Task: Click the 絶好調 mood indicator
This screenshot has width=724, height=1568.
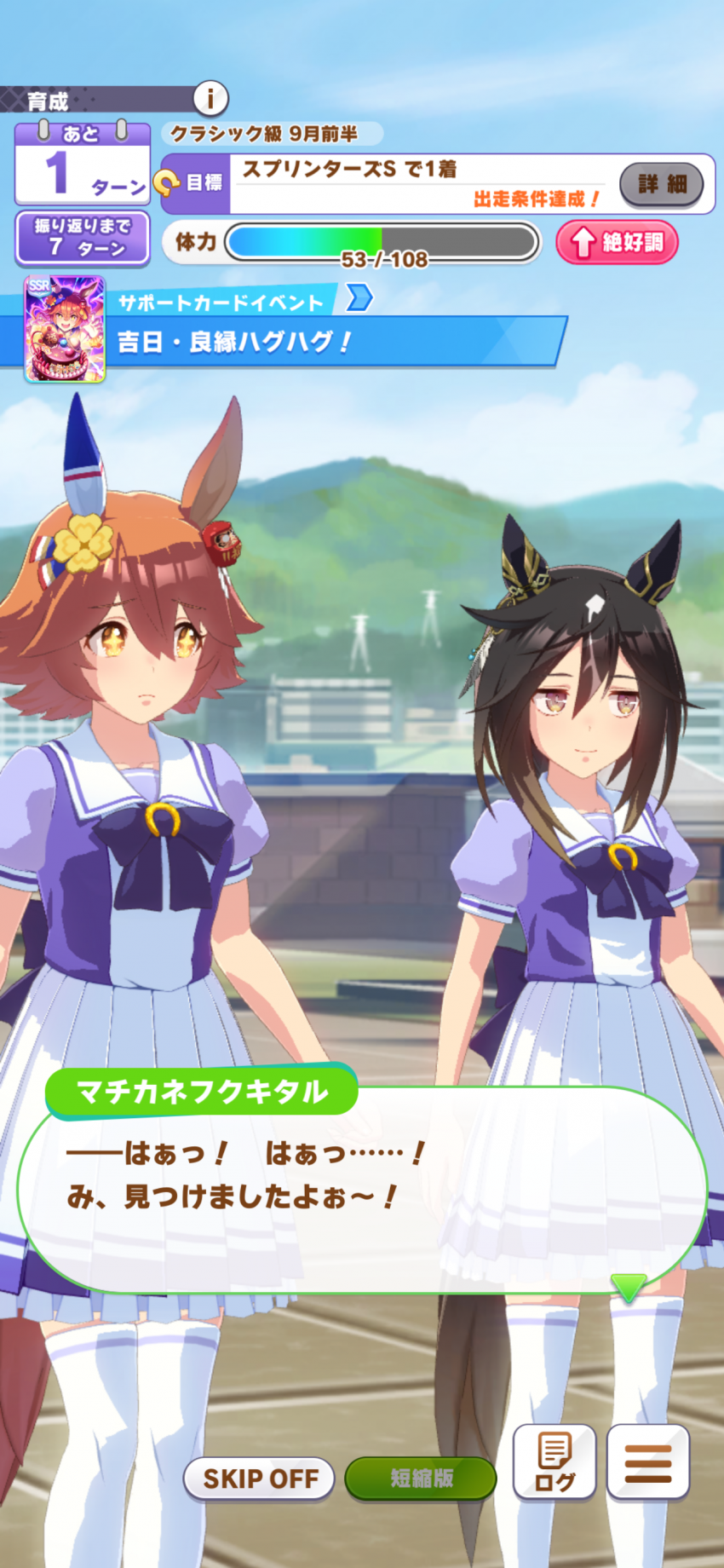Action: (x=617, y=242)
